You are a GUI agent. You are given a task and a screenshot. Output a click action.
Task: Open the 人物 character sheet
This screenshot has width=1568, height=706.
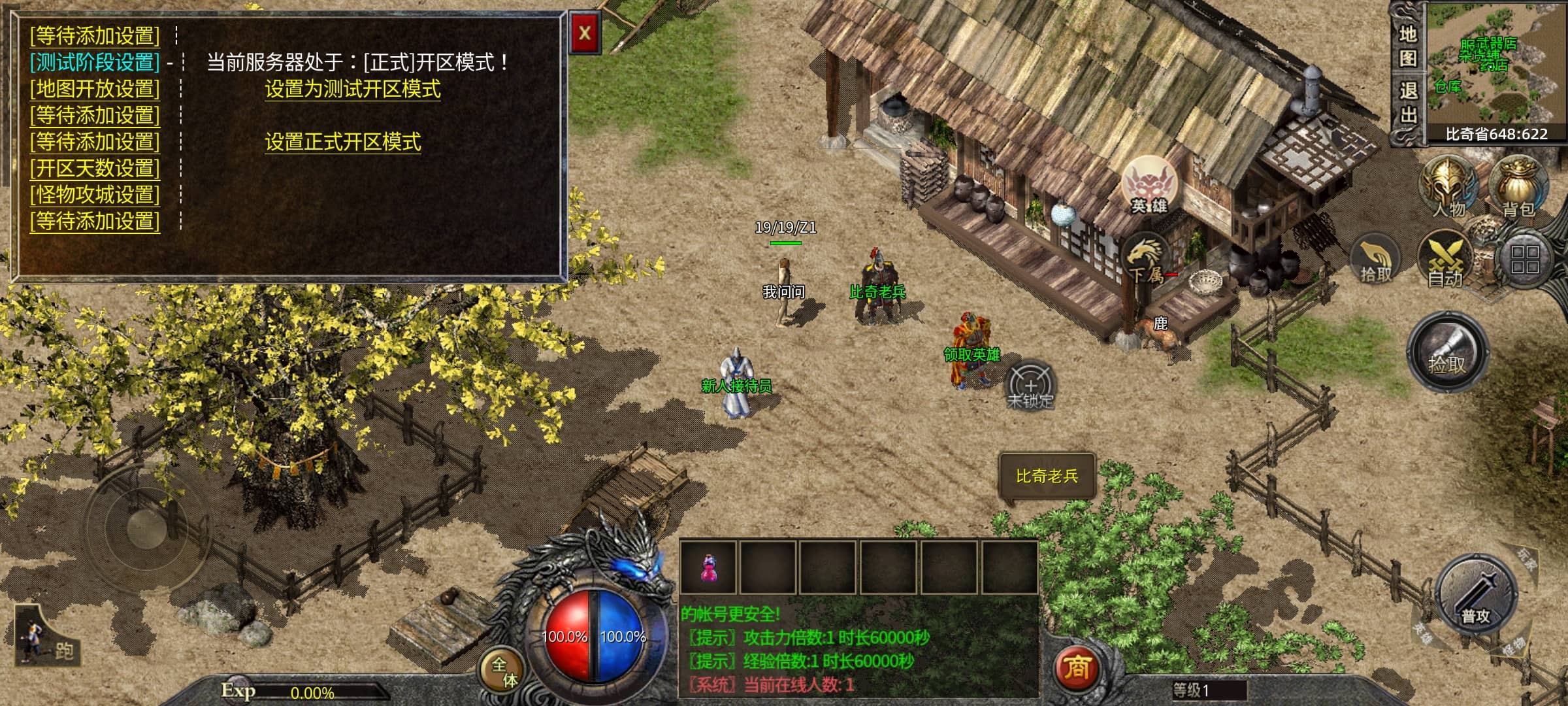click(x=1448, y=186)
